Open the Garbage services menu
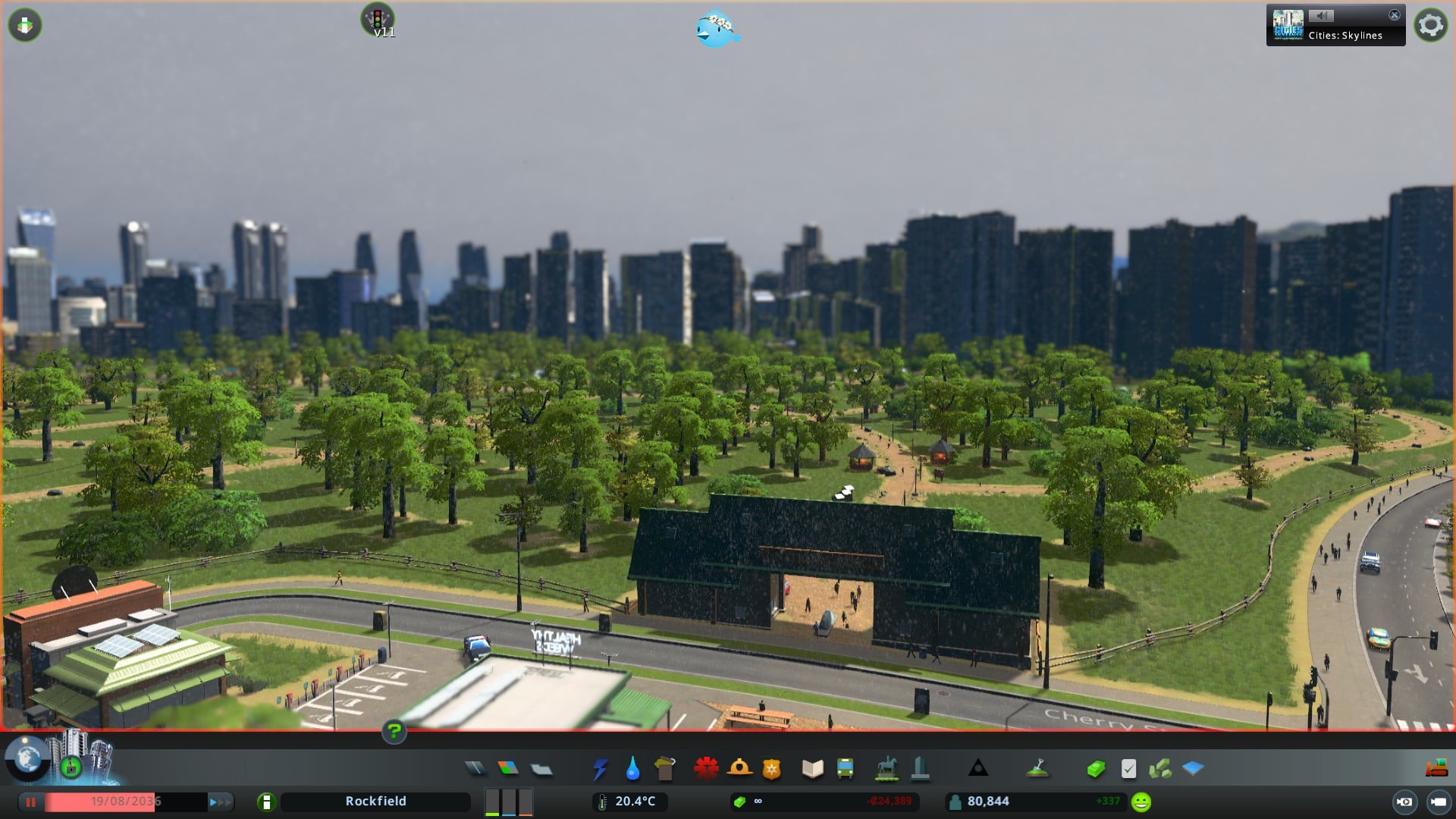This screenshot has height=819, width=1456. point(664,769)
